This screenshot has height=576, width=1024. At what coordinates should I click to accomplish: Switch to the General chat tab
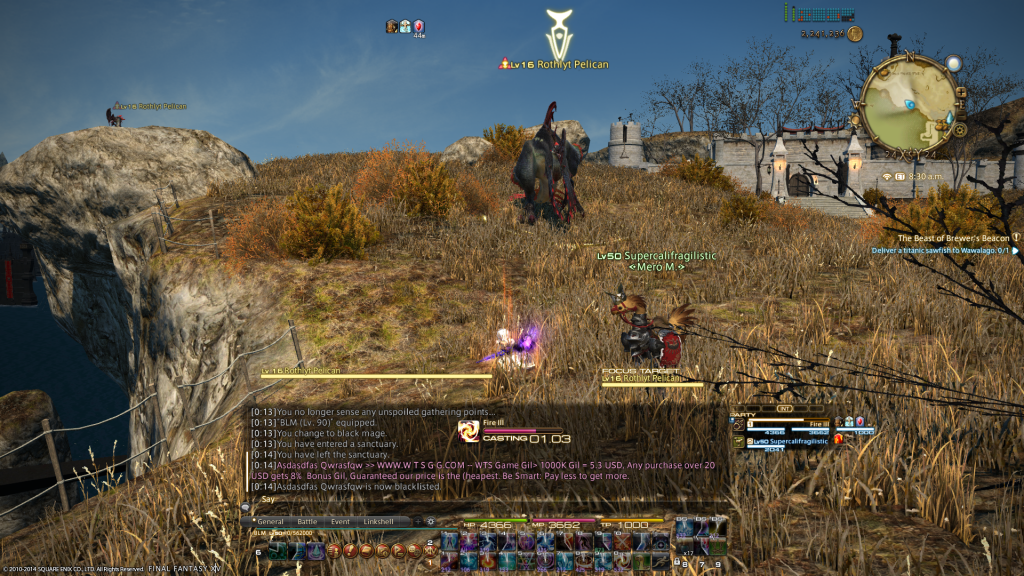click(270, 522)
